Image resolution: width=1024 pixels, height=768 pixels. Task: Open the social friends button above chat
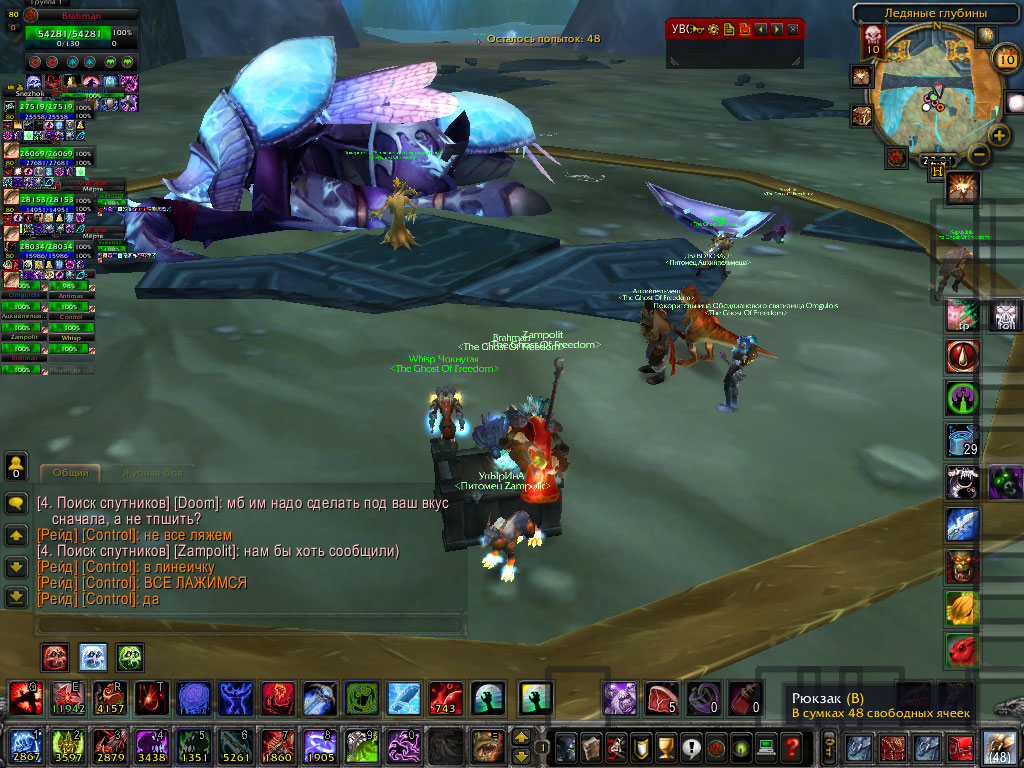point(16,466)
